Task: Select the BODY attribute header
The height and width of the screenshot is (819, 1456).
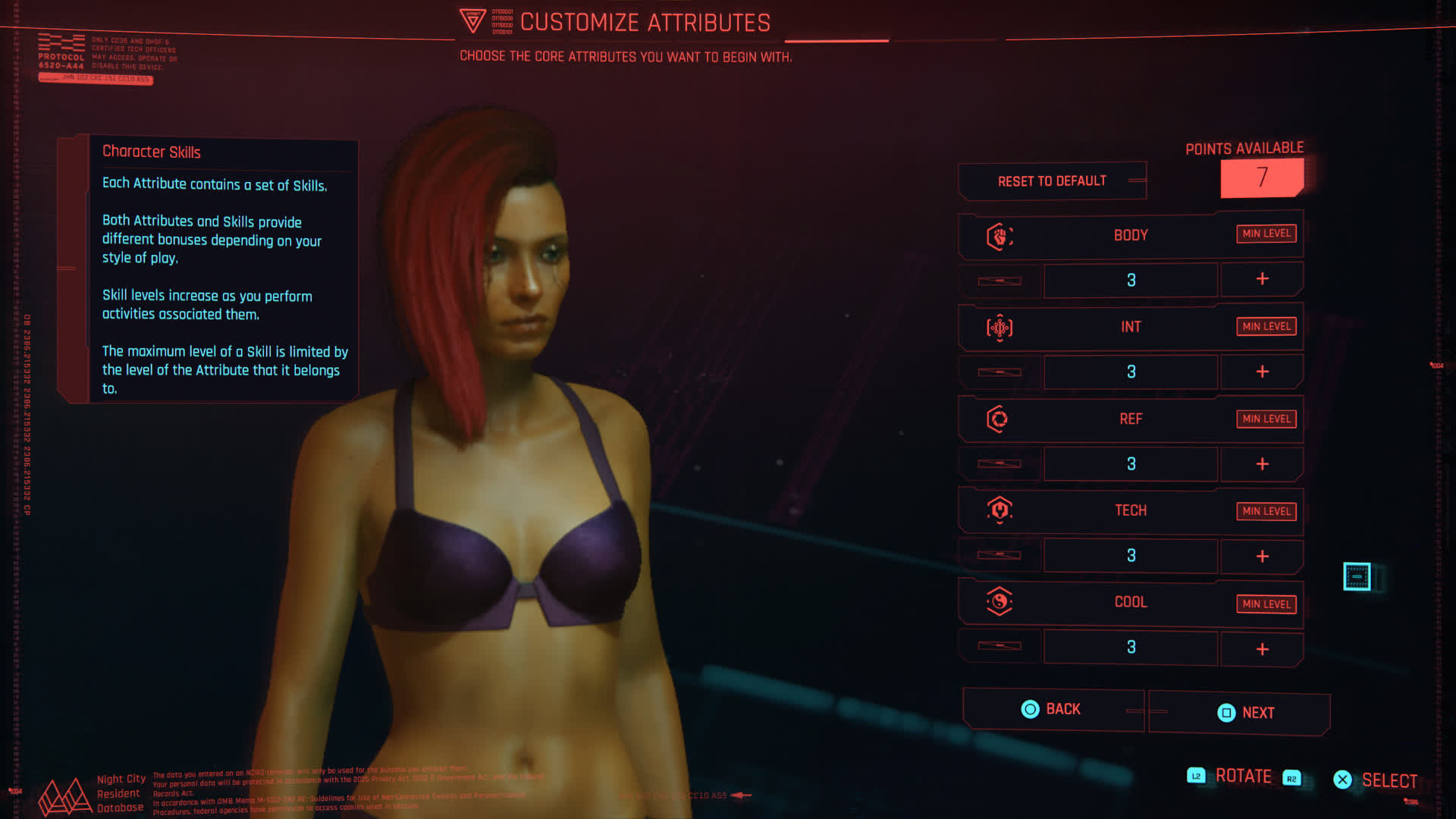Action: click(x=1130, y=236)
